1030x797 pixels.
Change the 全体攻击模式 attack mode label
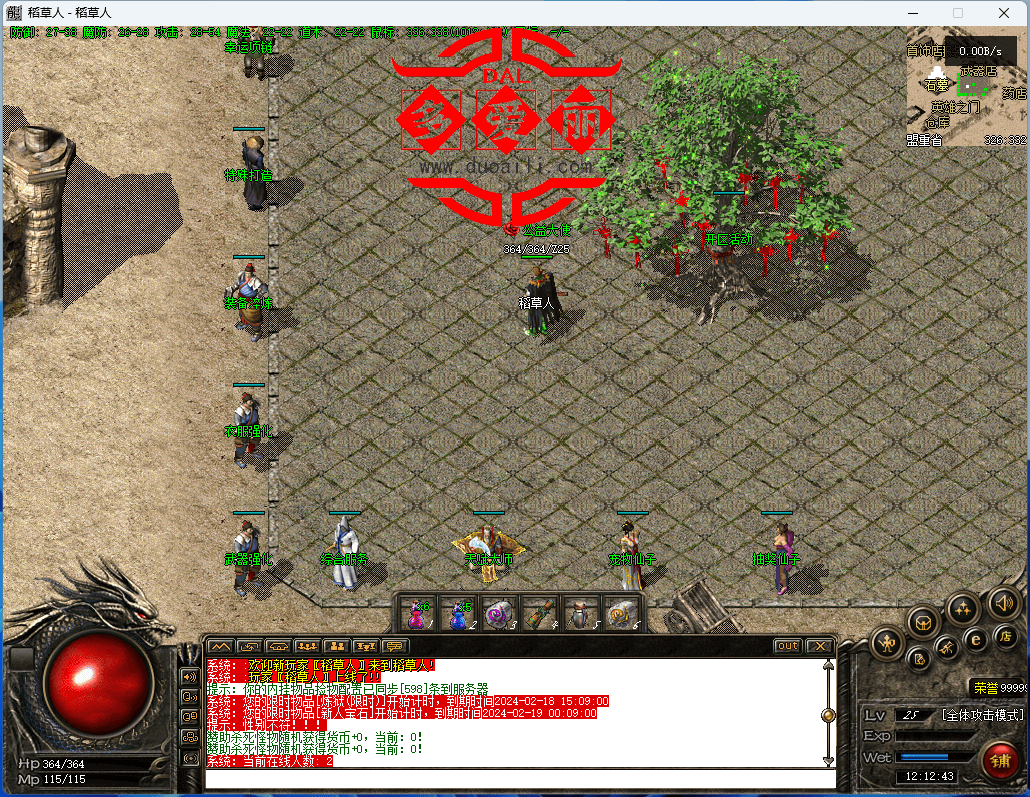[981, 715]
